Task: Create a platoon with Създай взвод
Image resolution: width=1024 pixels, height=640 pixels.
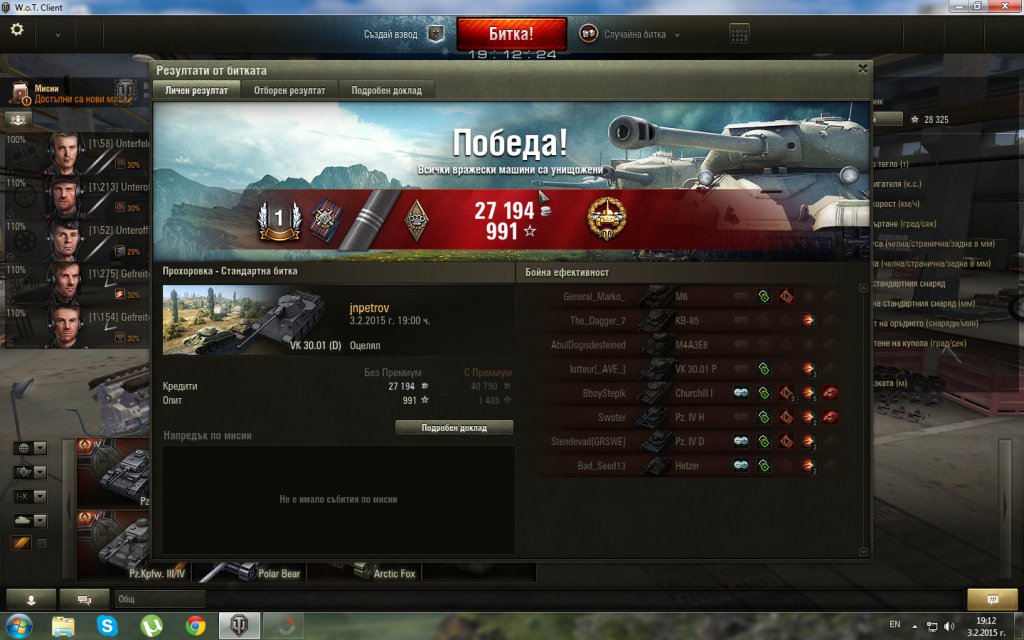Action: (404, 34)
